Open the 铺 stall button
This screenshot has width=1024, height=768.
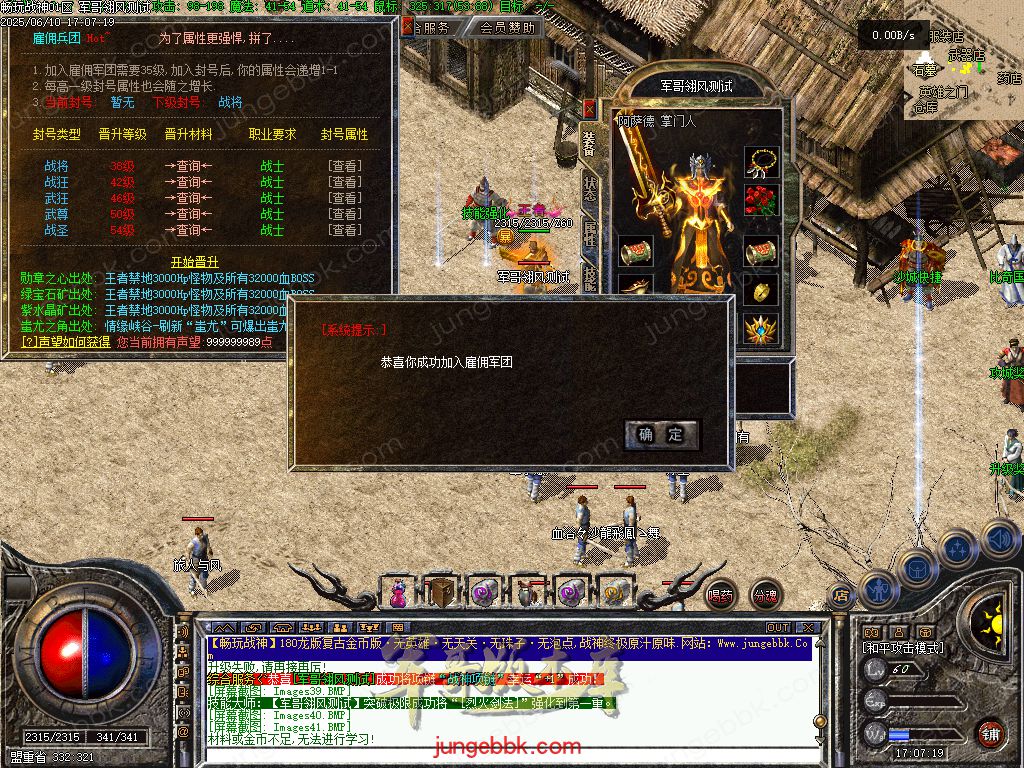pyautogui.click(x=990, y=733)
